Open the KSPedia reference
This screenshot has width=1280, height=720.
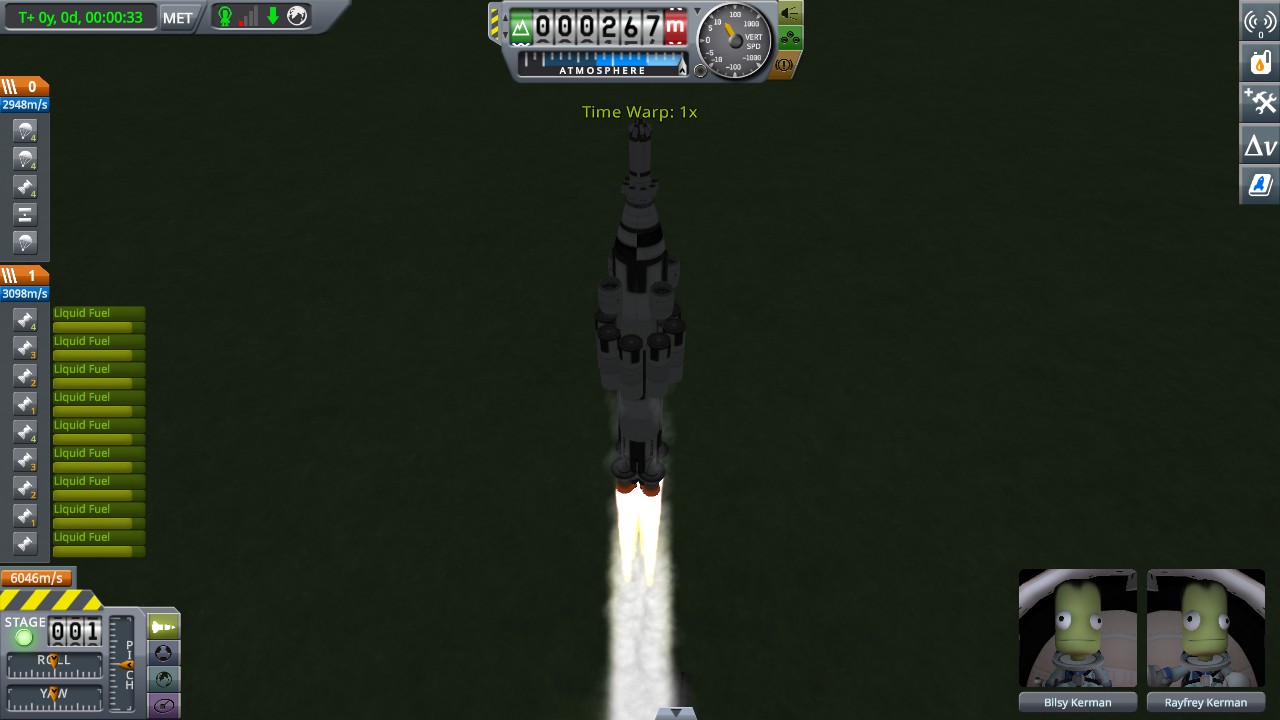(x=1259, y=184)
